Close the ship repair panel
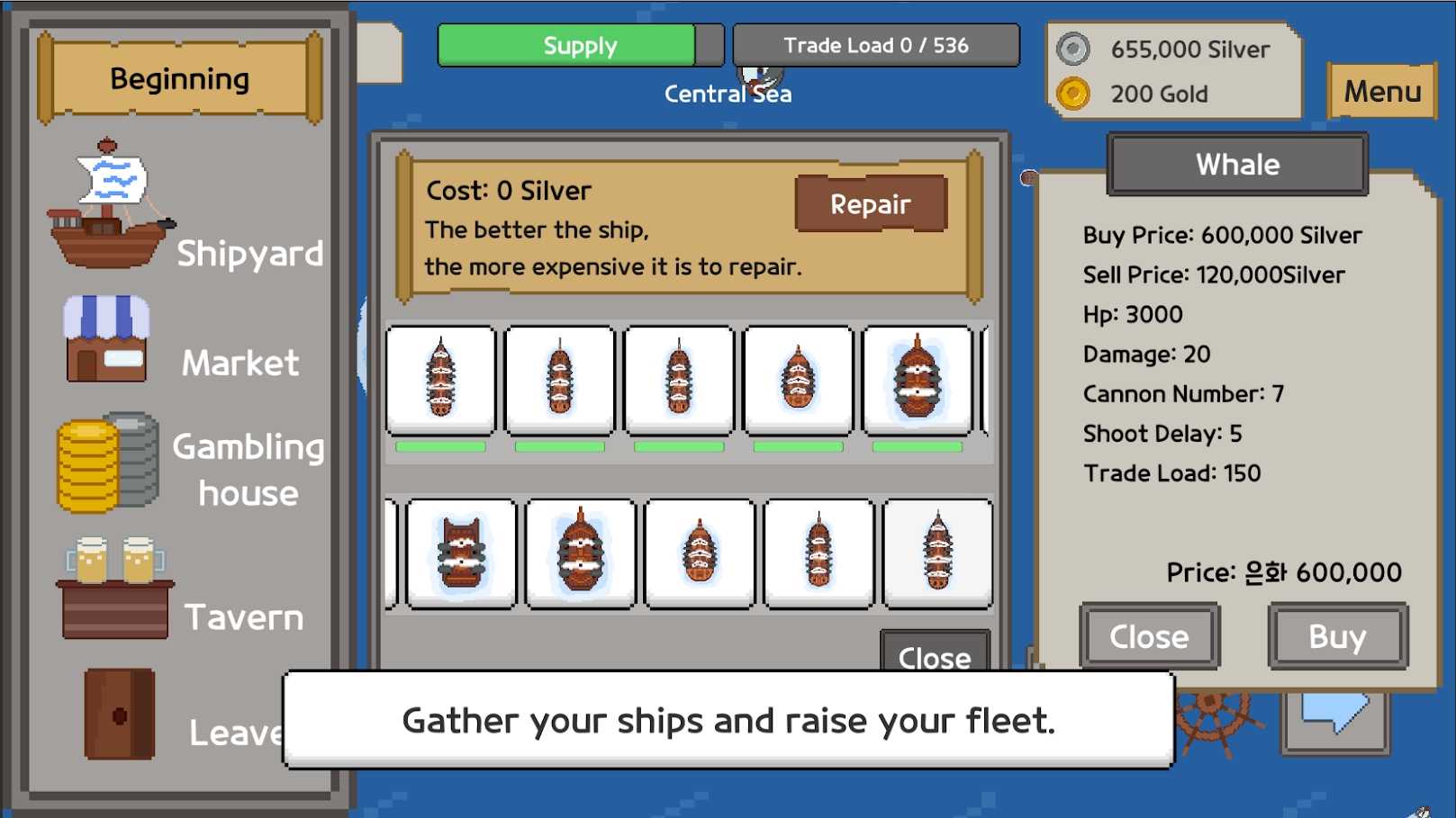Screen dimensions: 1456x818 point(934,652)
